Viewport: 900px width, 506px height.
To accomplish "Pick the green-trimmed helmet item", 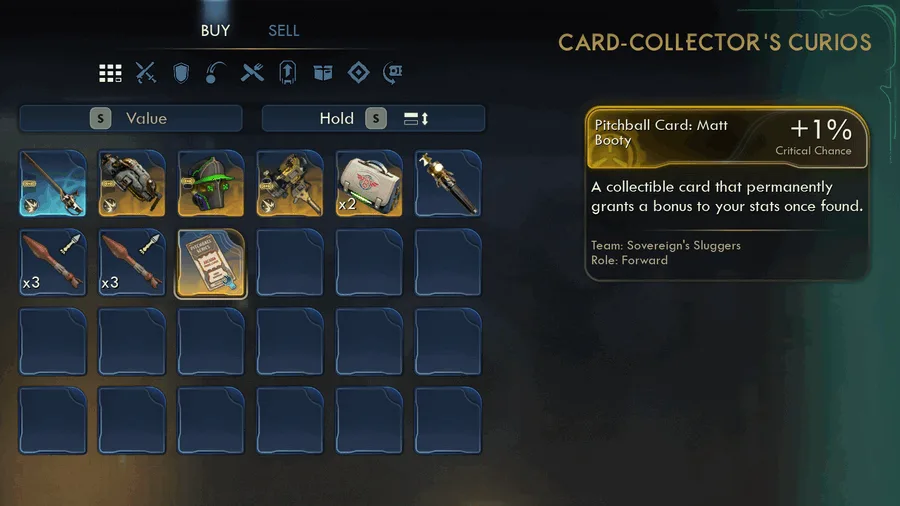I will coord(210,183).
